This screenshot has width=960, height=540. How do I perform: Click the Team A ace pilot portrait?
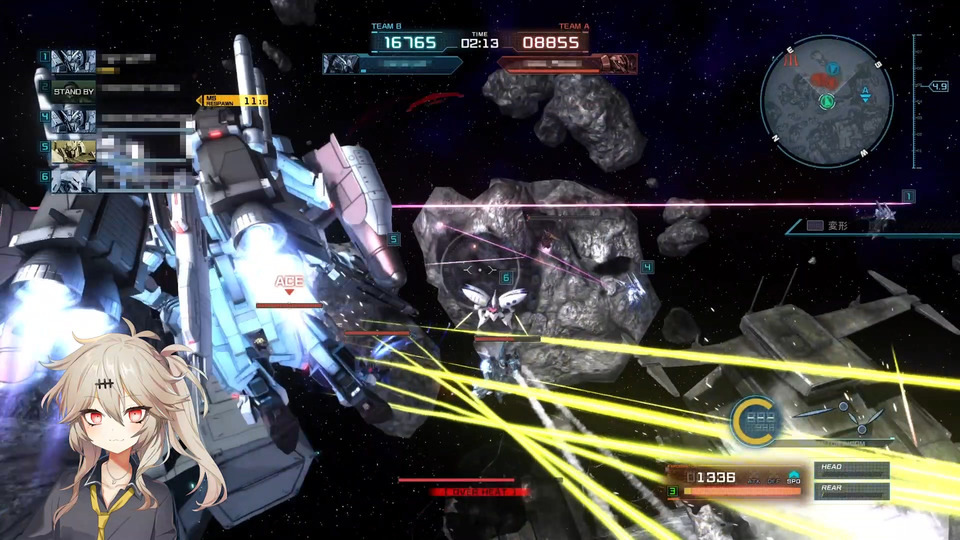pyautogui.click(x=620, y=64)
